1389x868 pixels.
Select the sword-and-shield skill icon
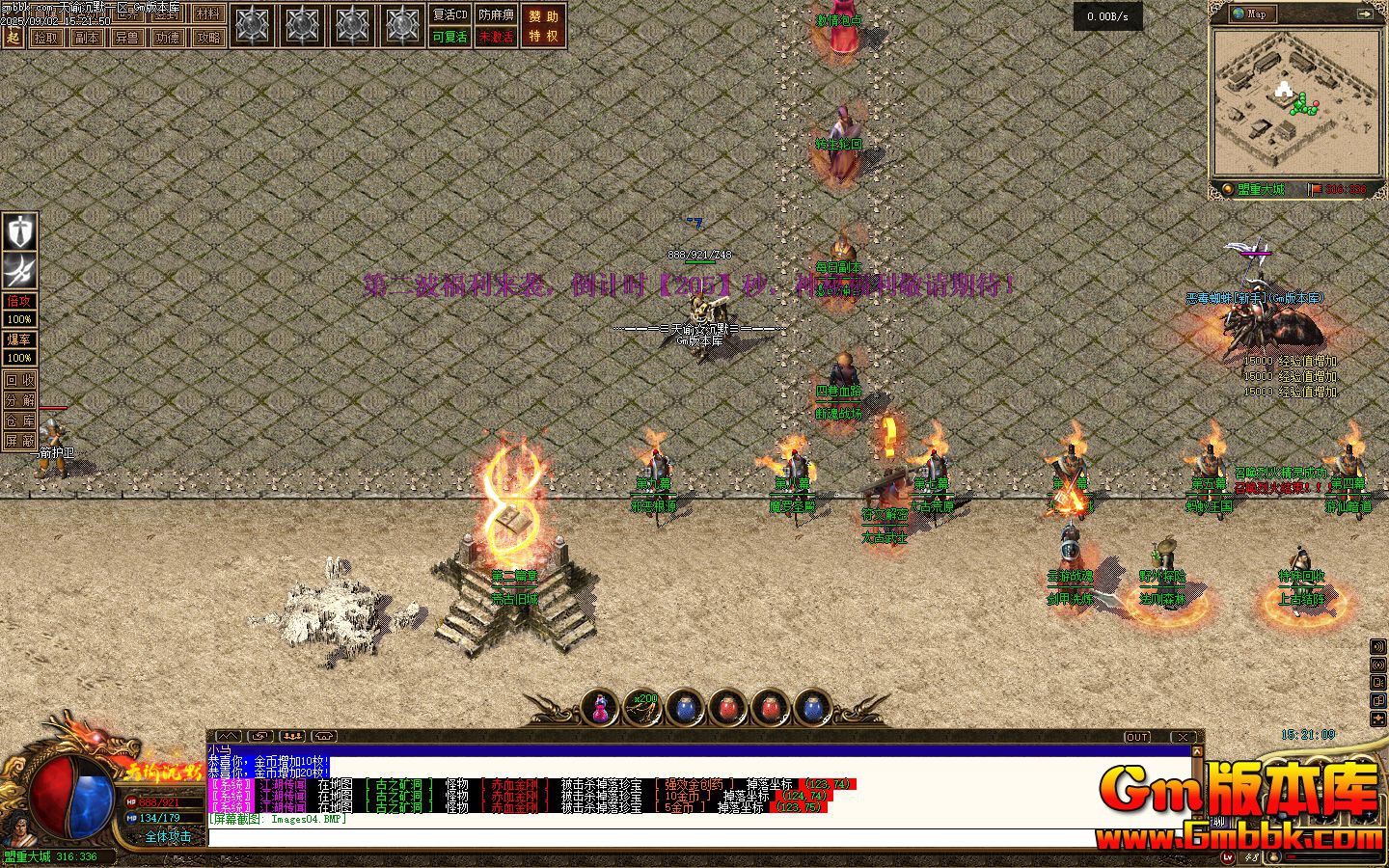(19, 232)
